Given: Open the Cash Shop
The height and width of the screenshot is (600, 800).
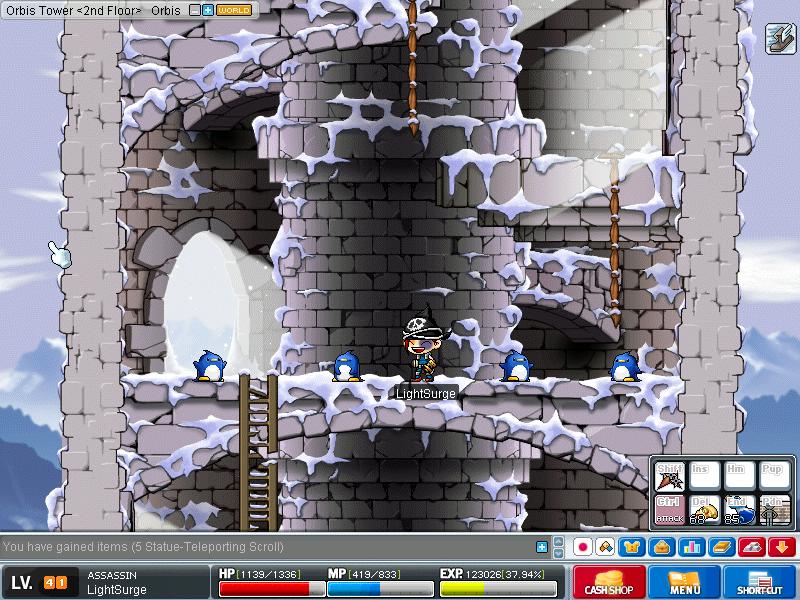Looking at the screenshot, I should [x=608, y=582].
